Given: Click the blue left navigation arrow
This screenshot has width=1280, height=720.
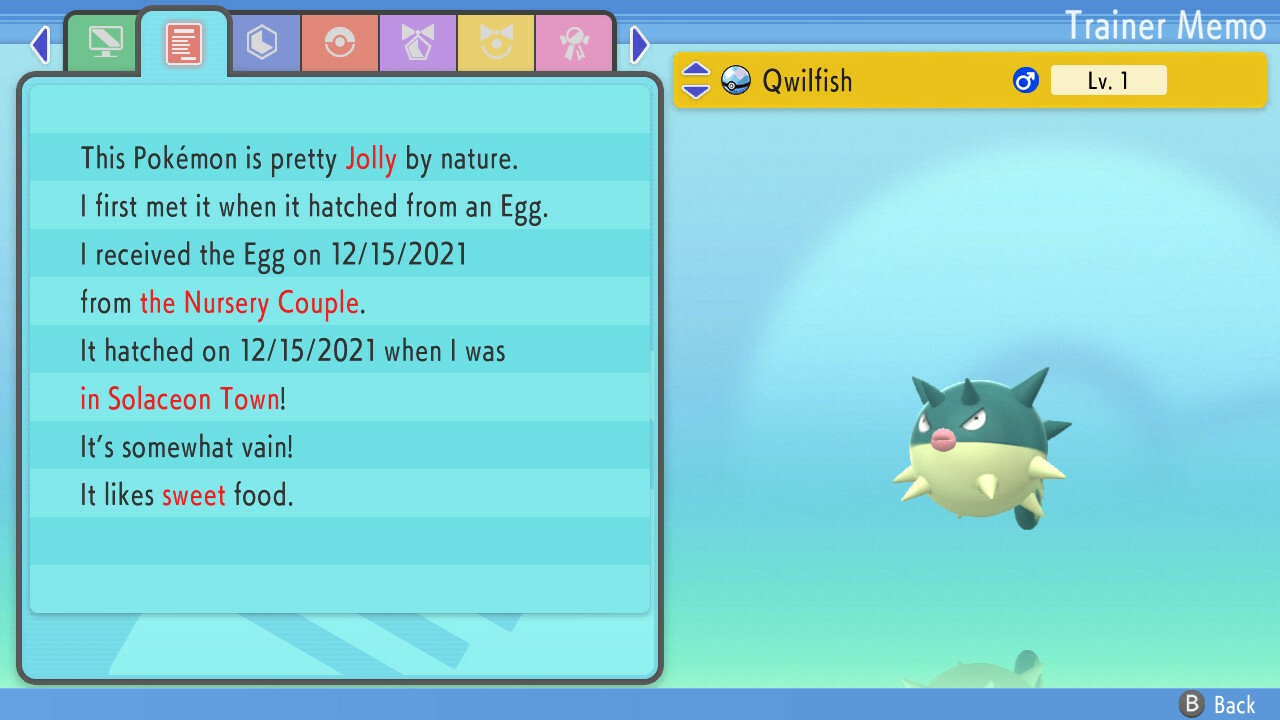Looking at the screenshot, I should click(40, 44).
